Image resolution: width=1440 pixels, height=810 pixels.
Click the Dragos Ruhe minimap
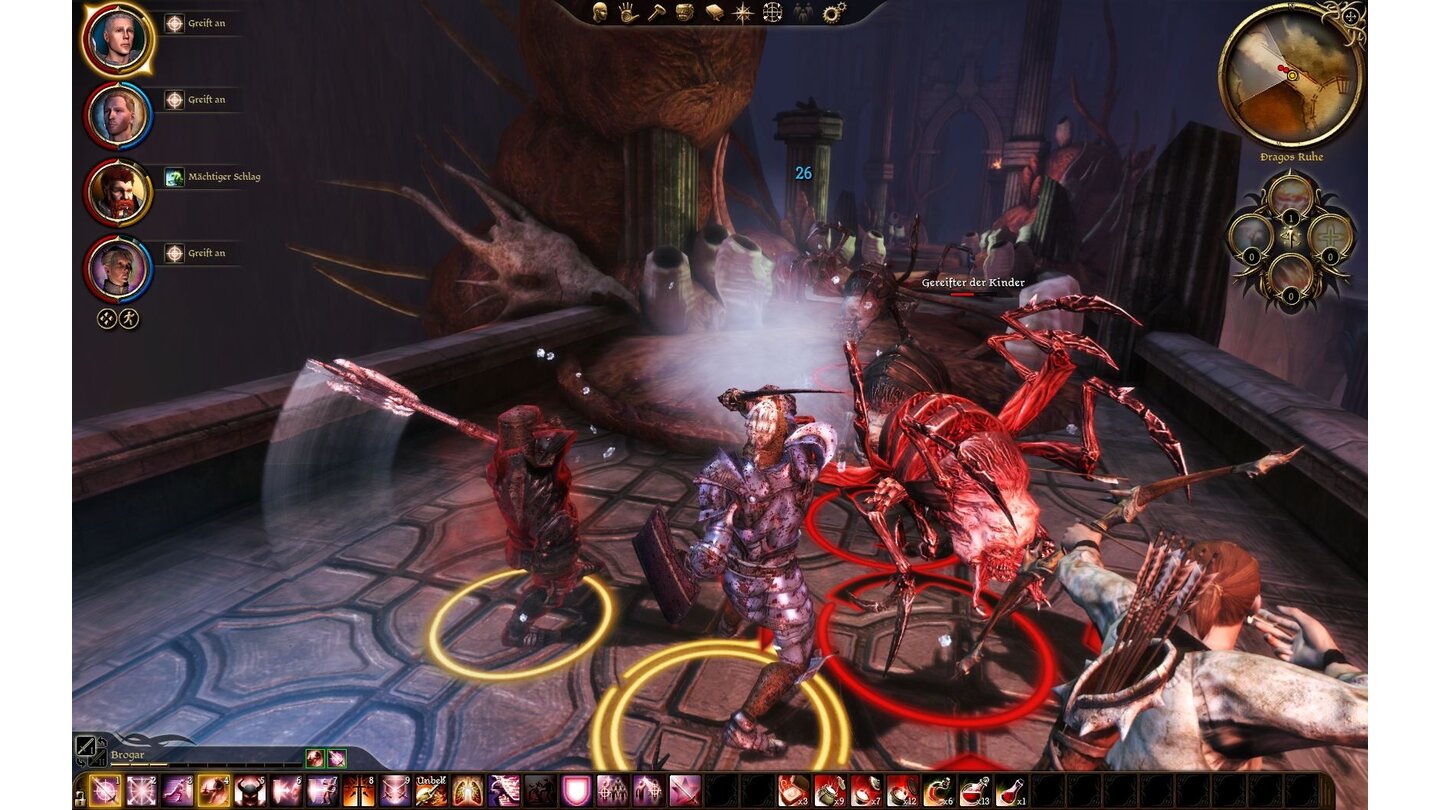(x=1291, y=75)
